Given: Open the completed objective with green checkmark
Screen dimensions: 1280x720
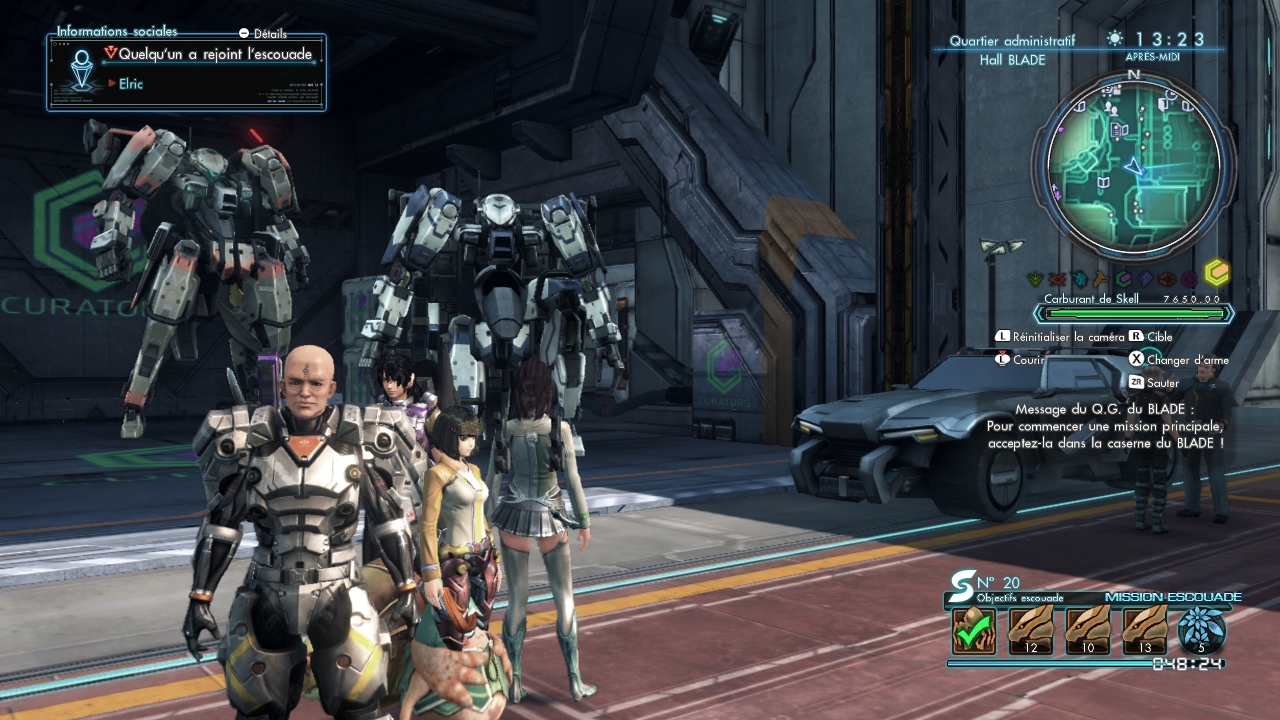Looking at the screenshot, I should click(974, 632).
